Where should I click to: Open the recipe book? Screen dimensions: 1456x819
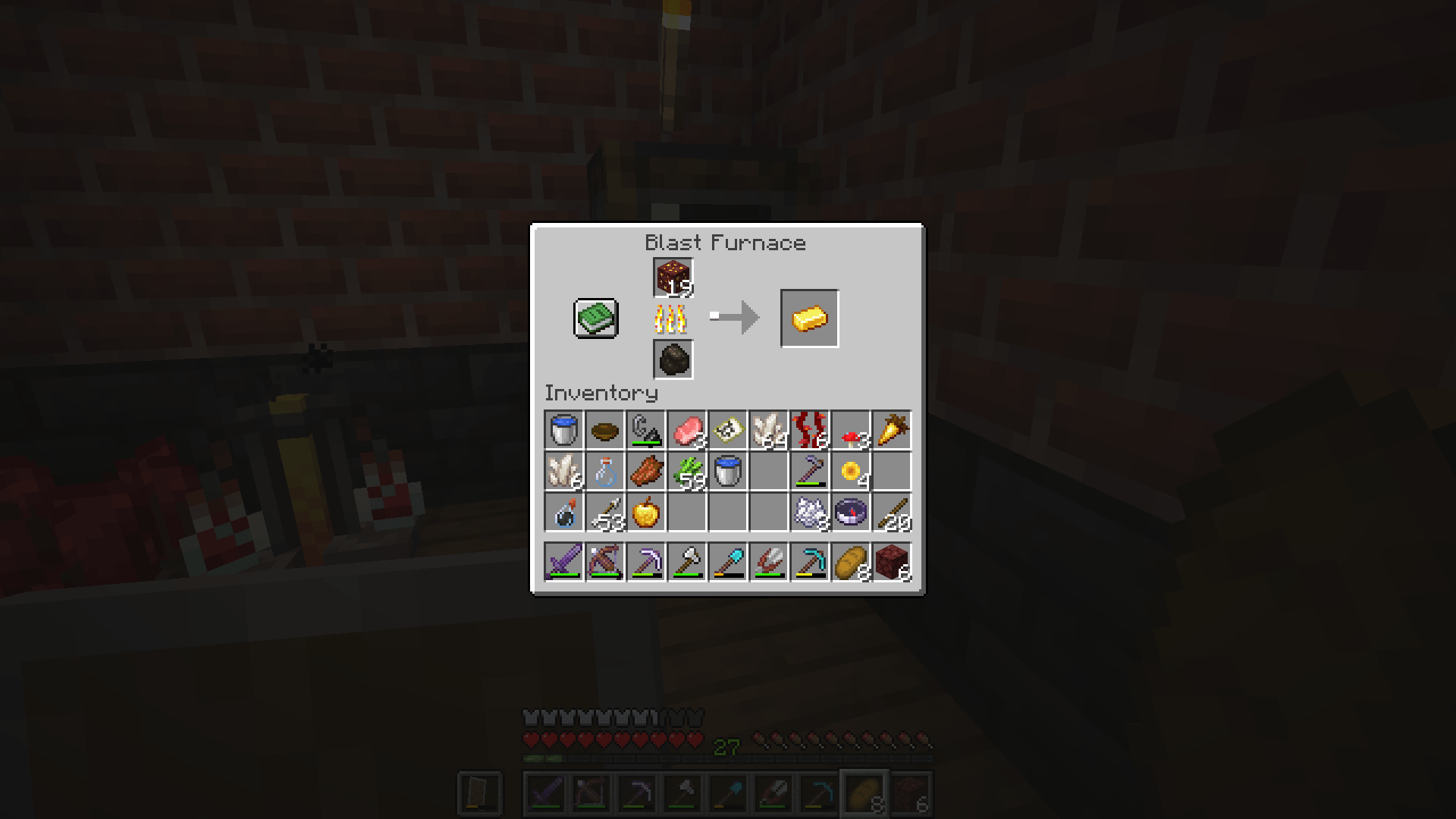click(595, 318)
